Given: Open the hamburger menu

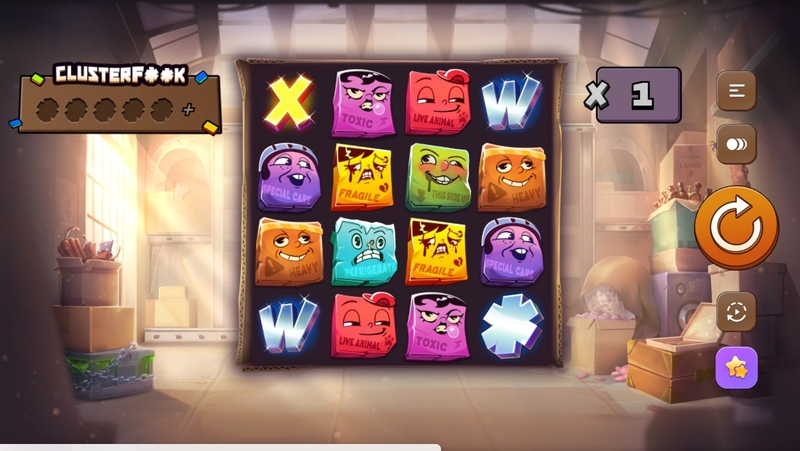Looking at the screenshot, I should (x=736, y=91).
